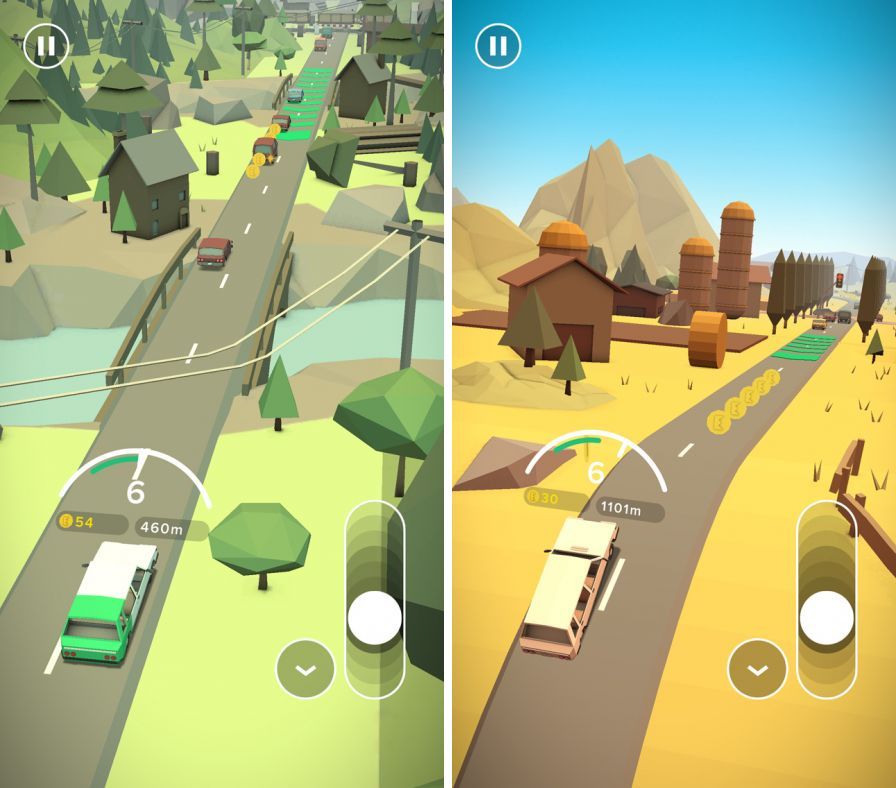This screenshot has width=896, height=788.
Task: Pause the game in the yellow farmland screenshot
Action: pyautogui.click(x=498, y=46)
